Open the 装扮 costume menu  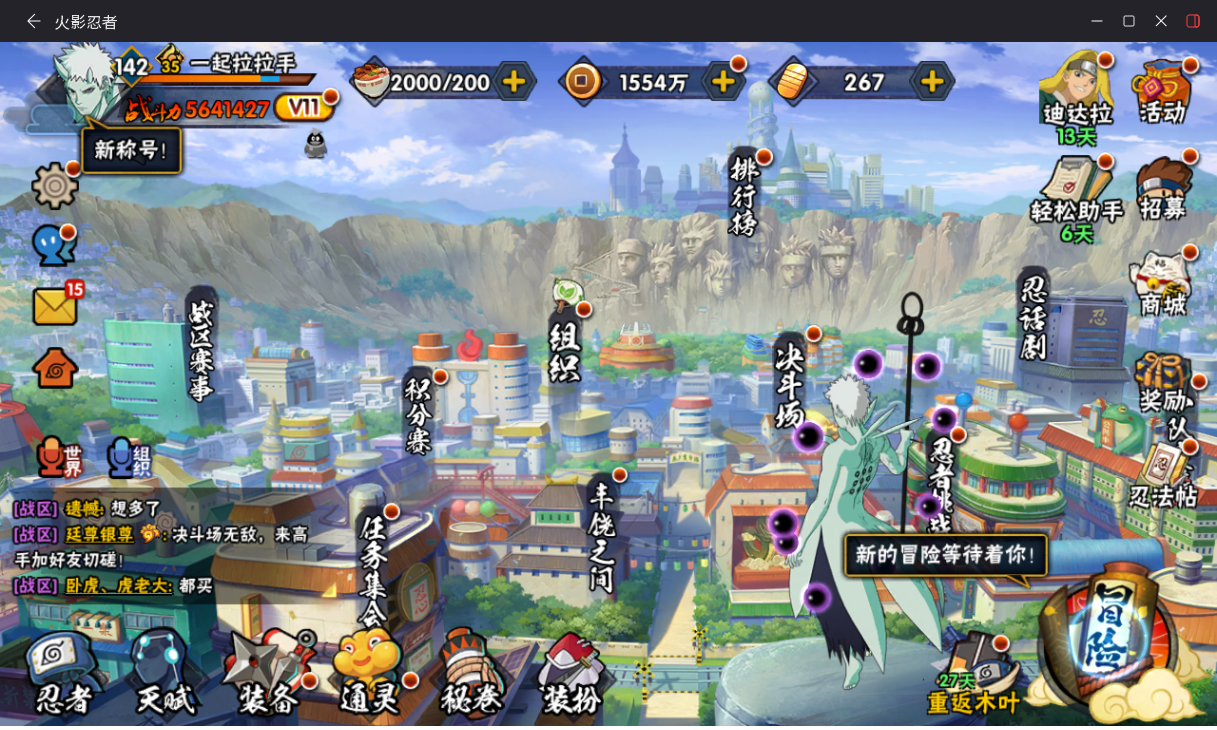coord(573,673)
